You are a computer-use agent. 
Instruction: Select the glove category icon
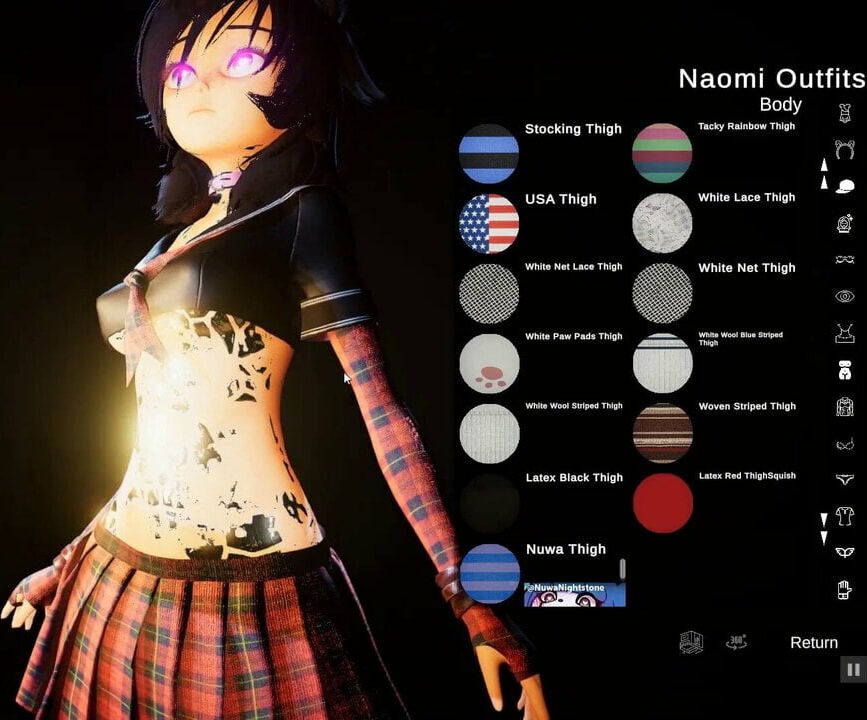tap(845, 589)
